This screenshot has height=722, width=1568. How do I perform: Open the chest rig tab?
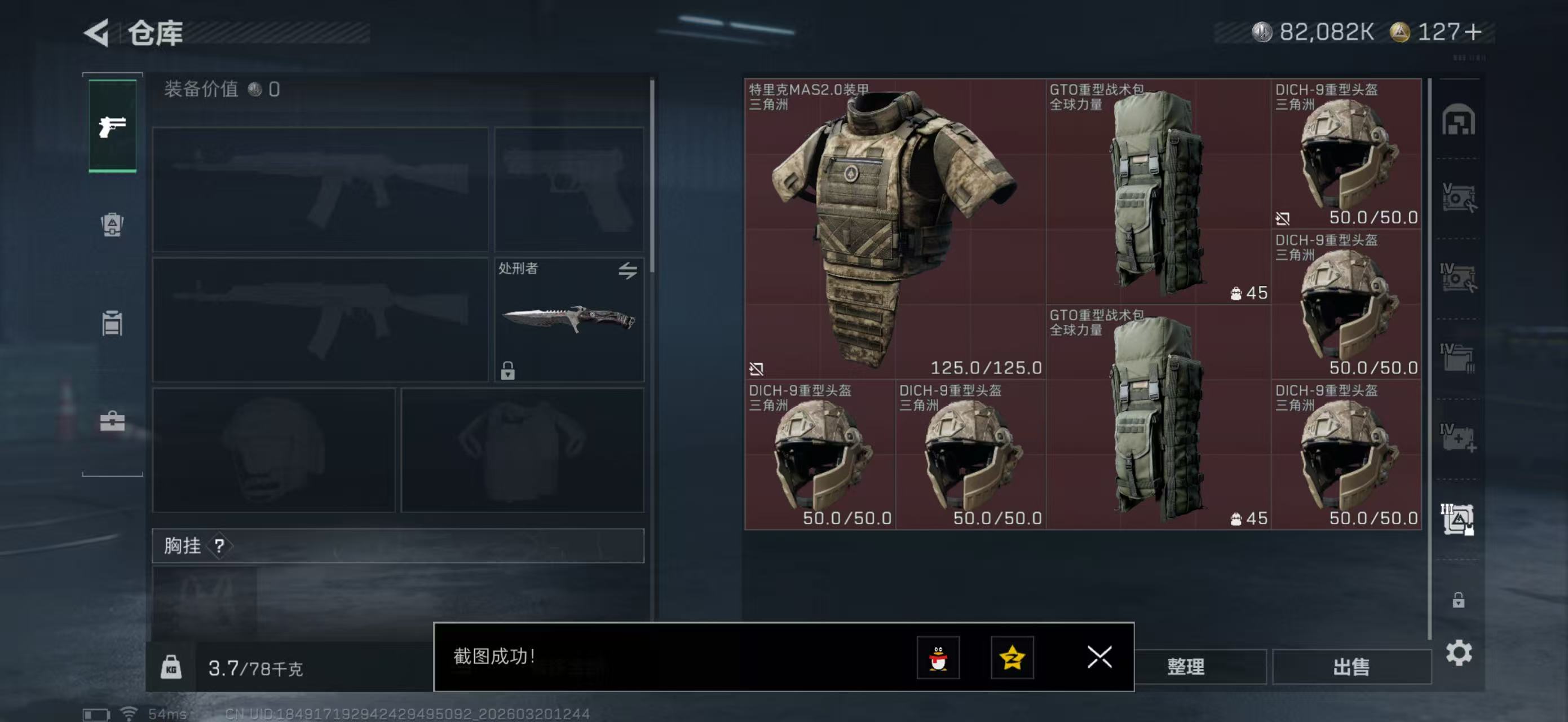113,323
